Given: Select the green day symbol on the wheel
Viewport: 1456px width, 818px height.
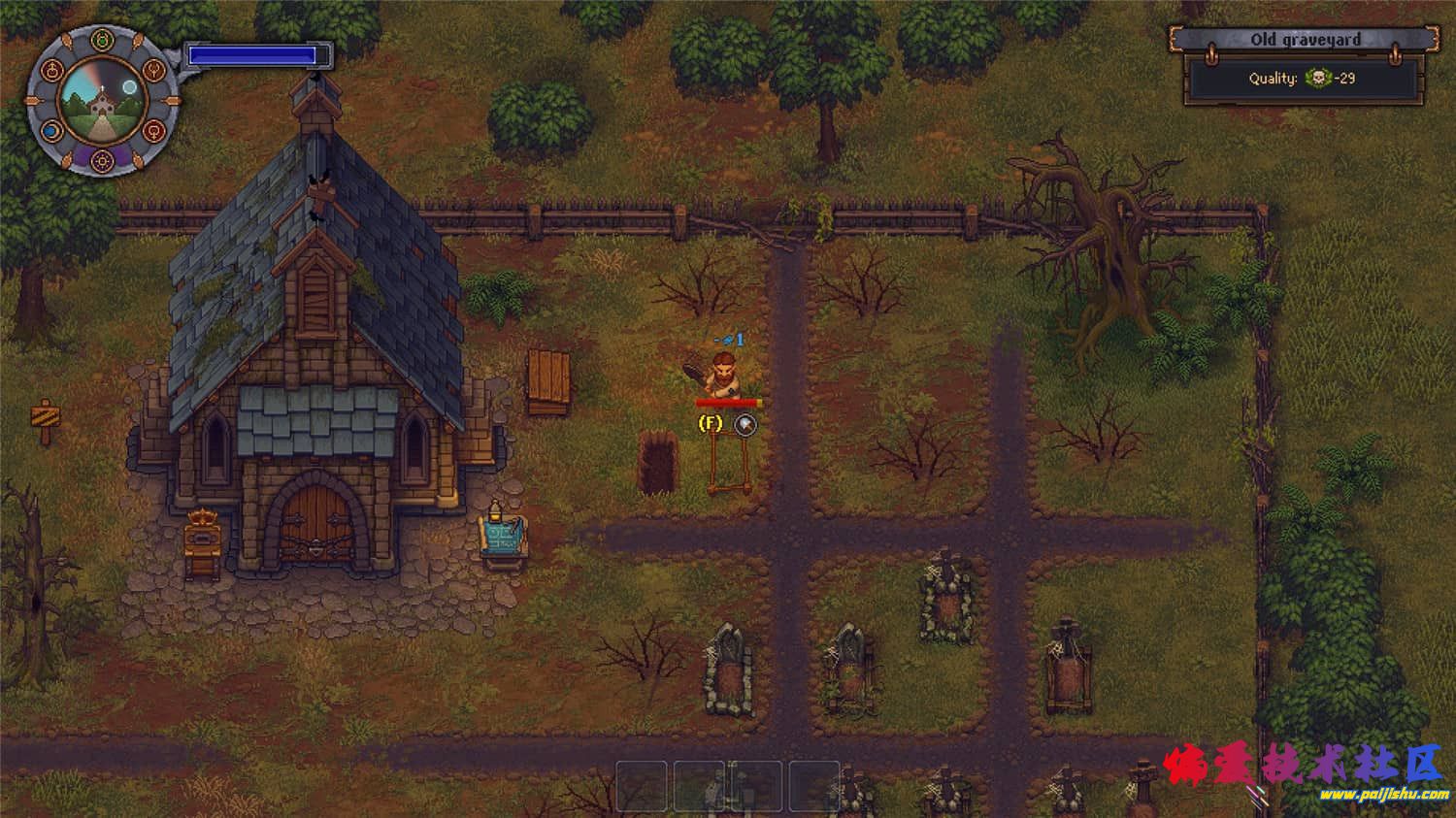Looking at the screenshot, I should (x=102, y=41).
